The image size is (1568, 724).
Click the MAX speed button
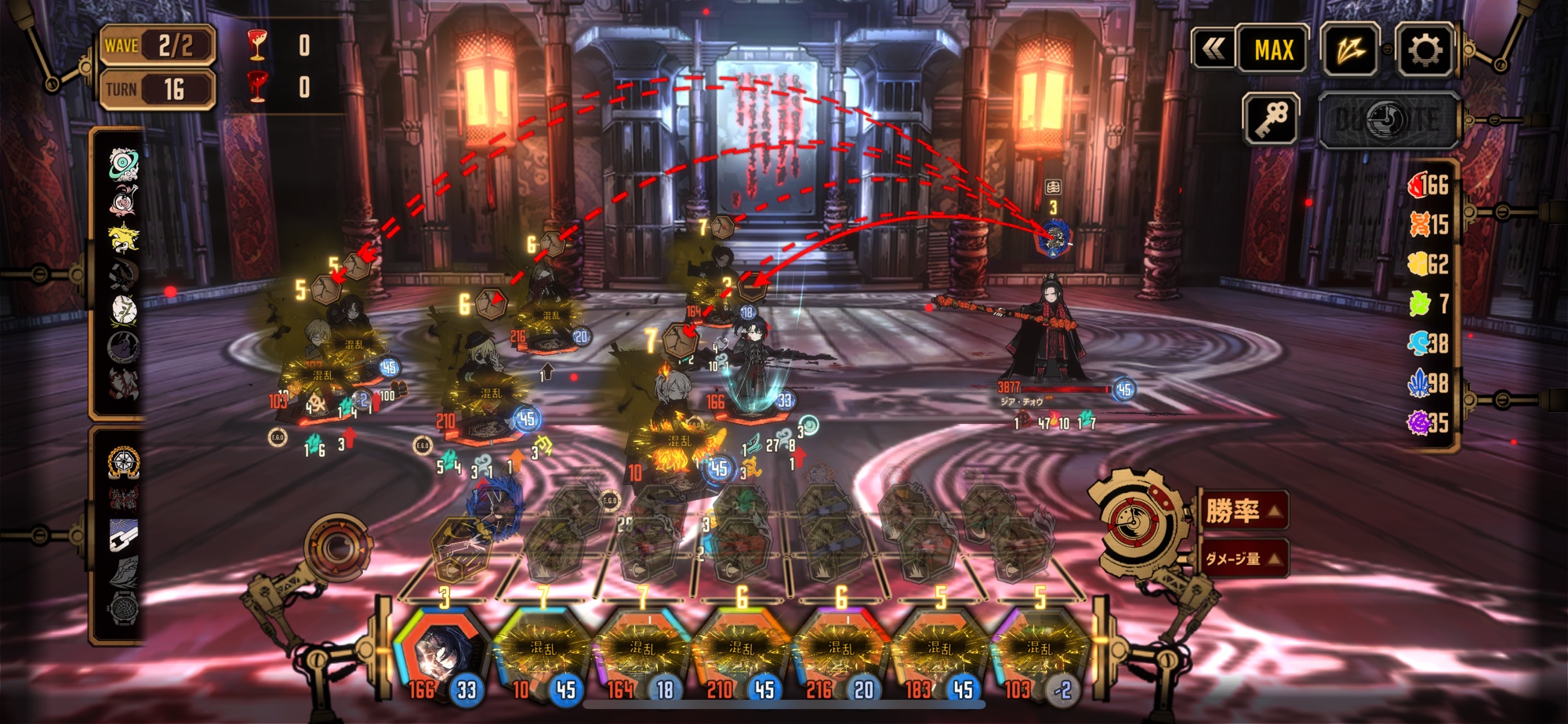[x=1273, y=50]
